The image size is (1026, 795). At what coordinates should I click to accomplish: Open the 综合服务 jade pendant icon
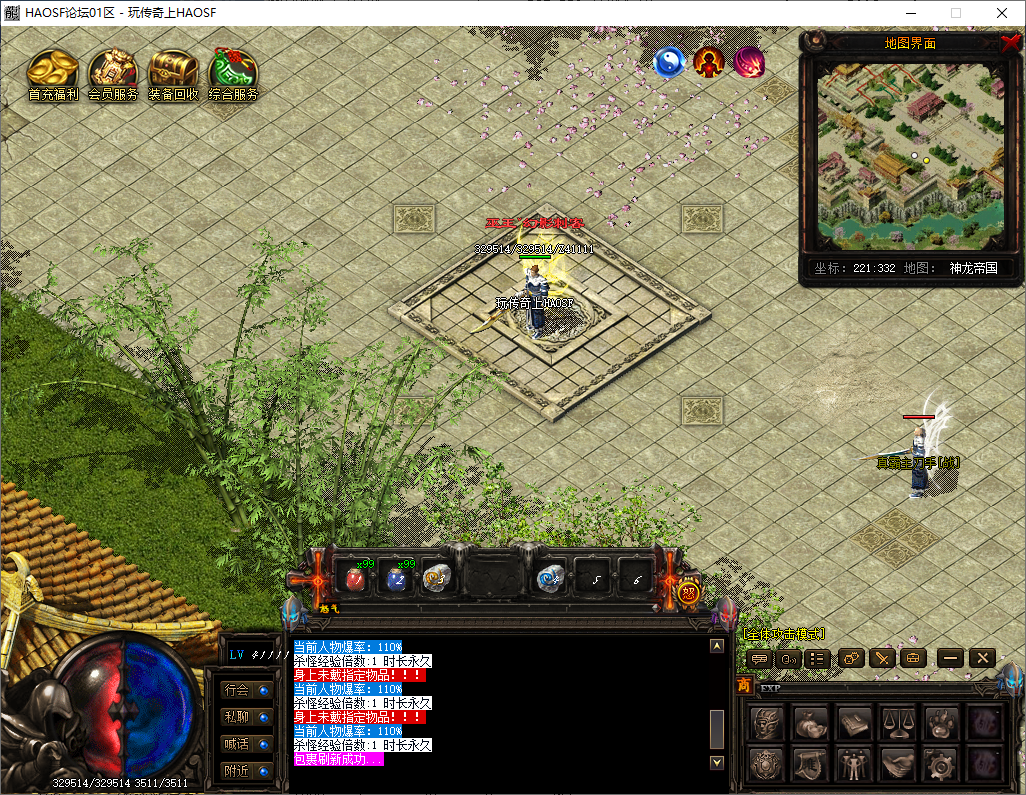233,72
